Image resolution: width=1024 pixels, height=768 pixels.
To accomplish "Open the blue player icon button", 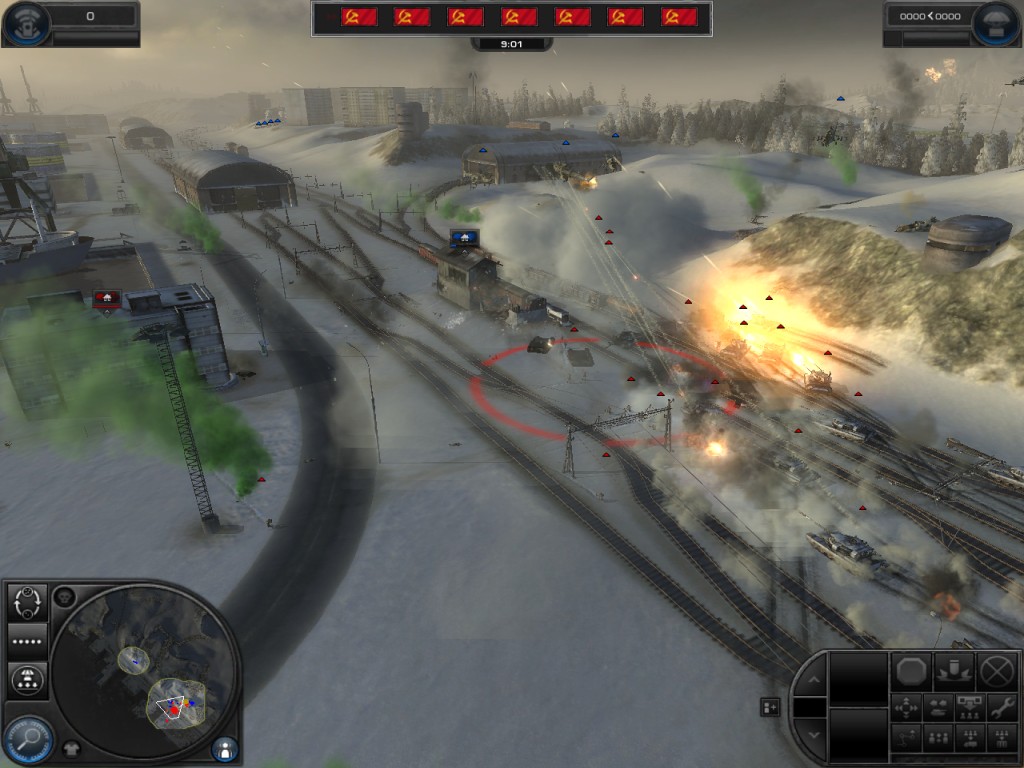I will click(x=226, y=748).
